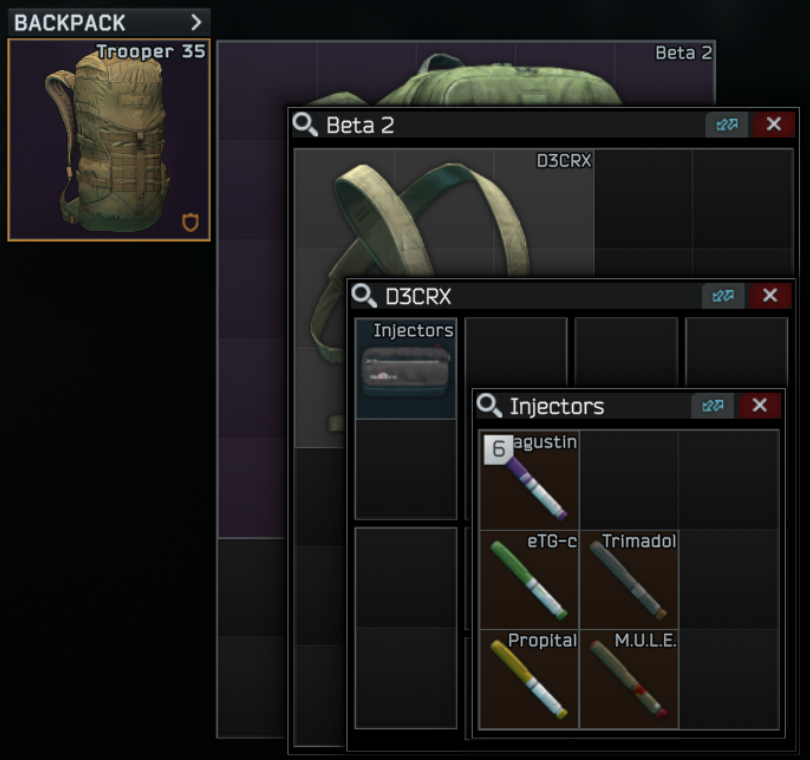Pick the green eTG-c injector
Image resolution: width=810 pixels, height=760 pixels.
click(529, 580)
